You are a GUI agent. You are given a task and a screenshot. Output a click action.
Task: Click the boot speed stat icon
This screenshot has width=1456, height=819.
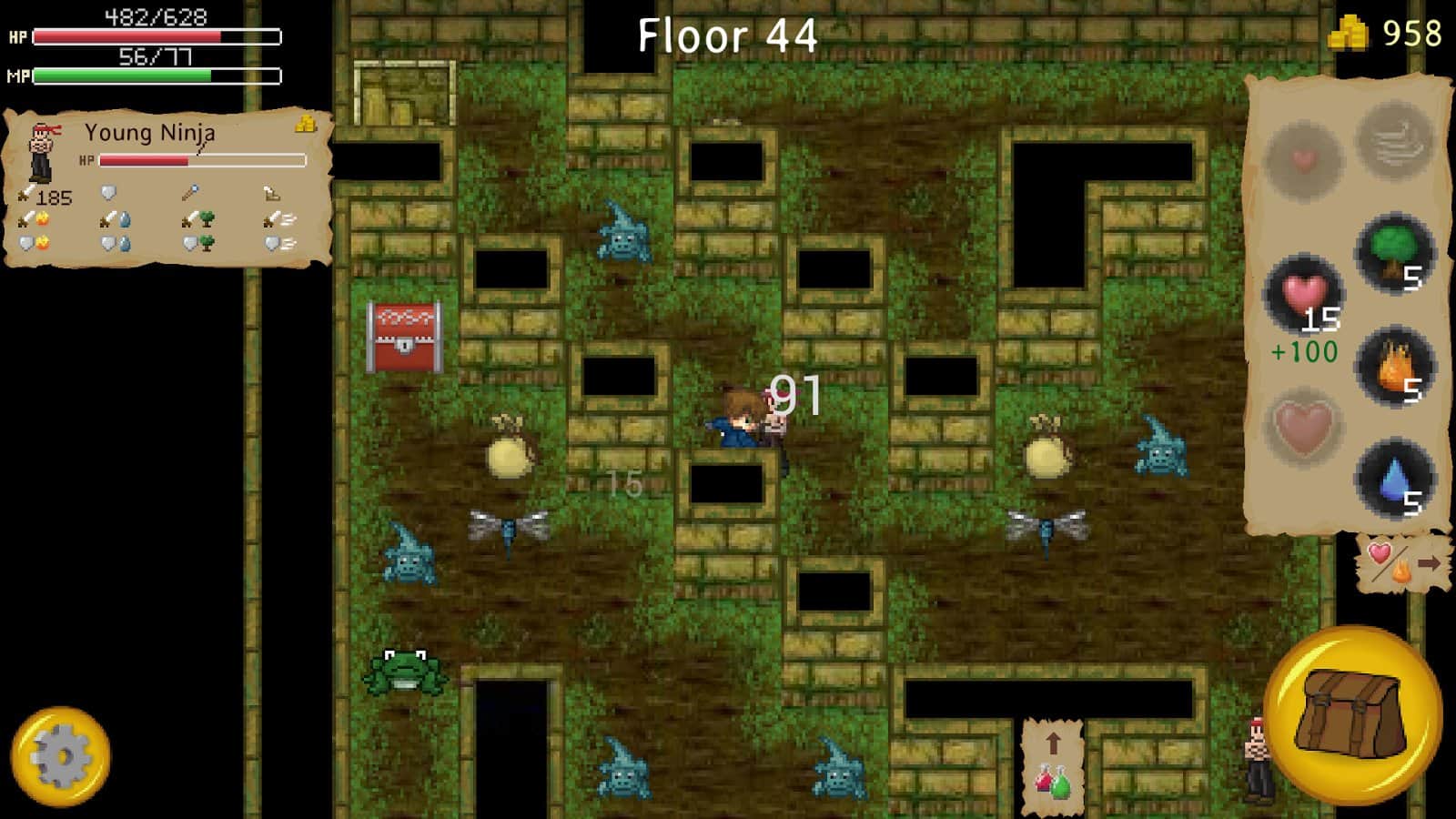[x=270, y=194]
